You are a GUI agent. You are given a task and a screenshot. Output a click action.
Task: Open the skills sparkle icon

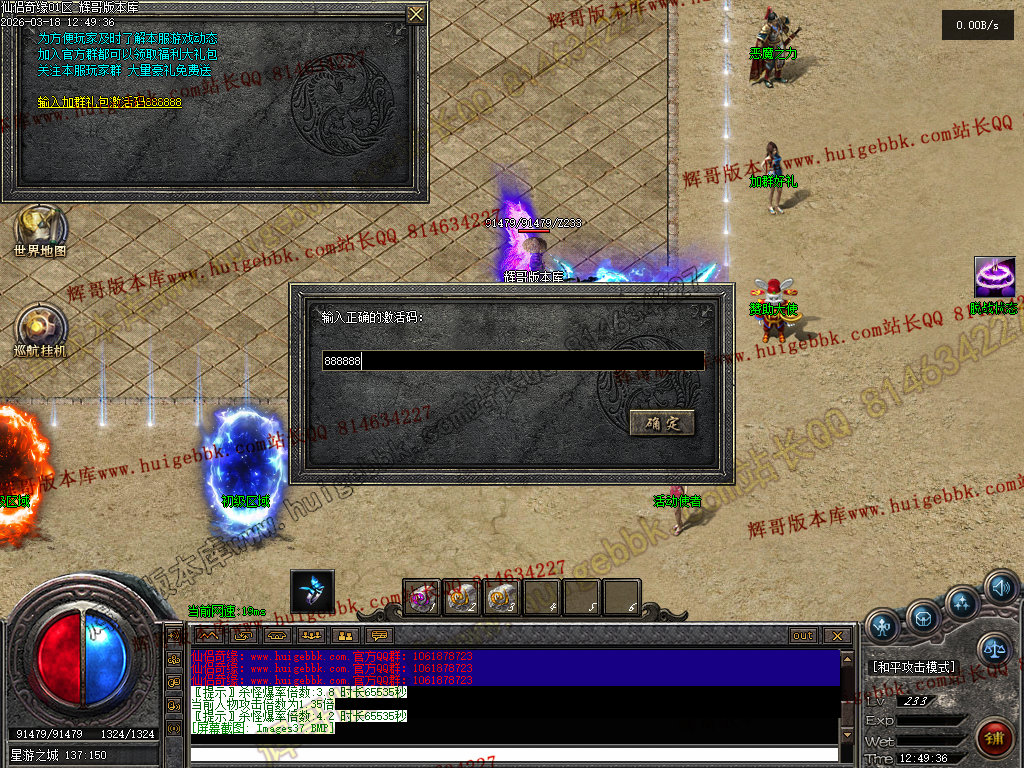click(963, 603)
